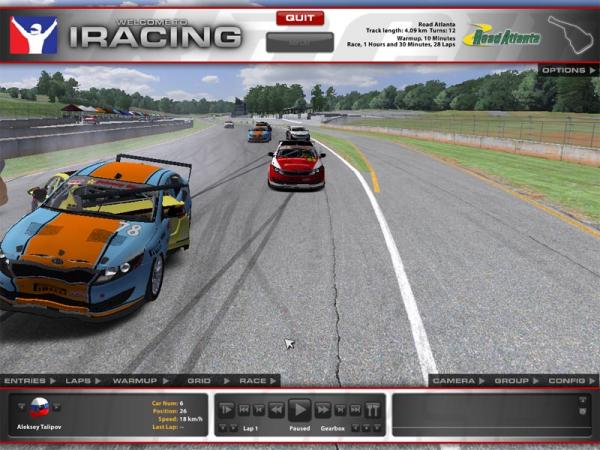Rewind the replay
The width and height of the screenshot is (600, 450).
[276, 410]
